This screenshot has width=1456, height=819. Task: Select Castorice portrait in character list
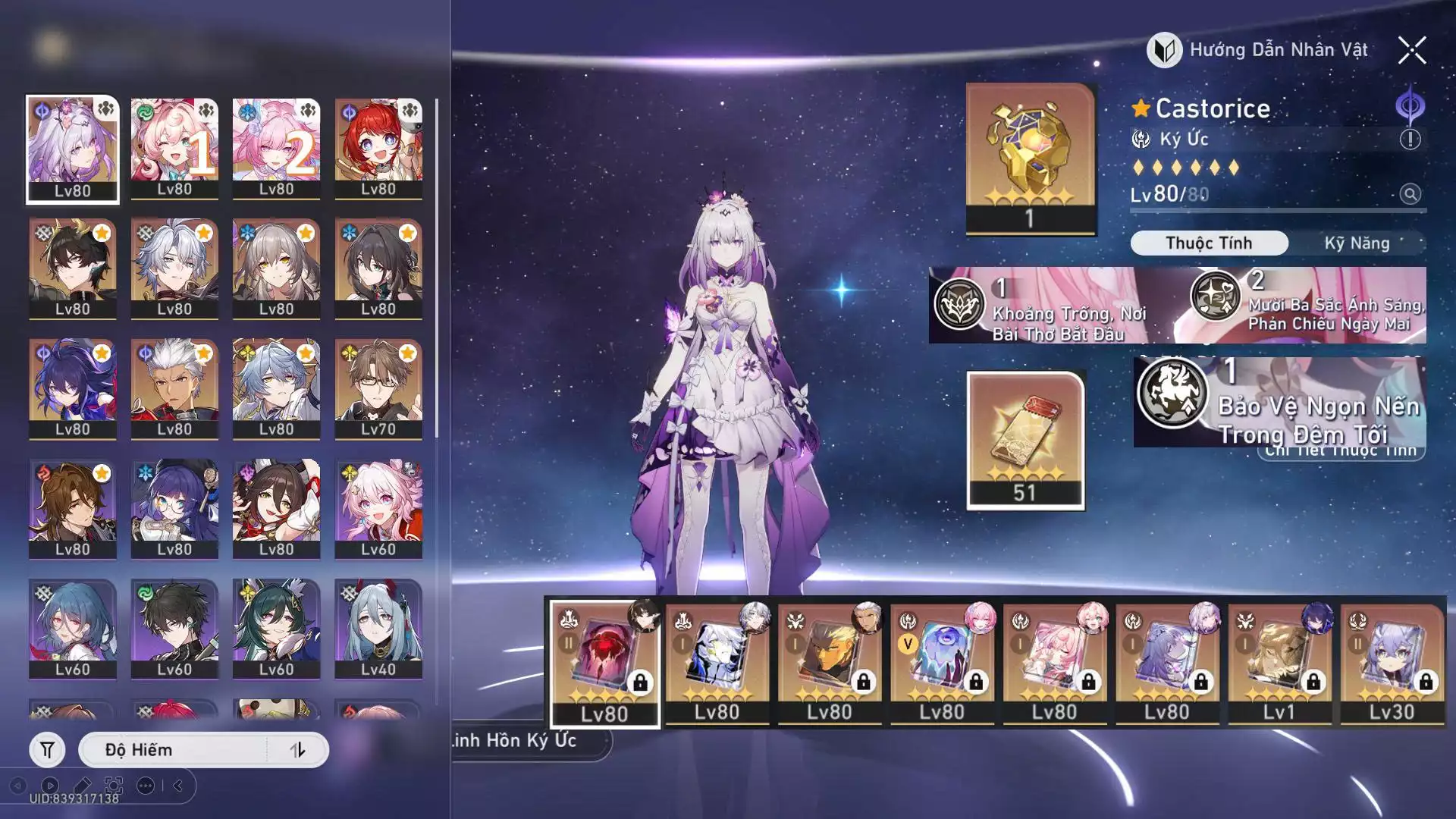click(73, 149)
